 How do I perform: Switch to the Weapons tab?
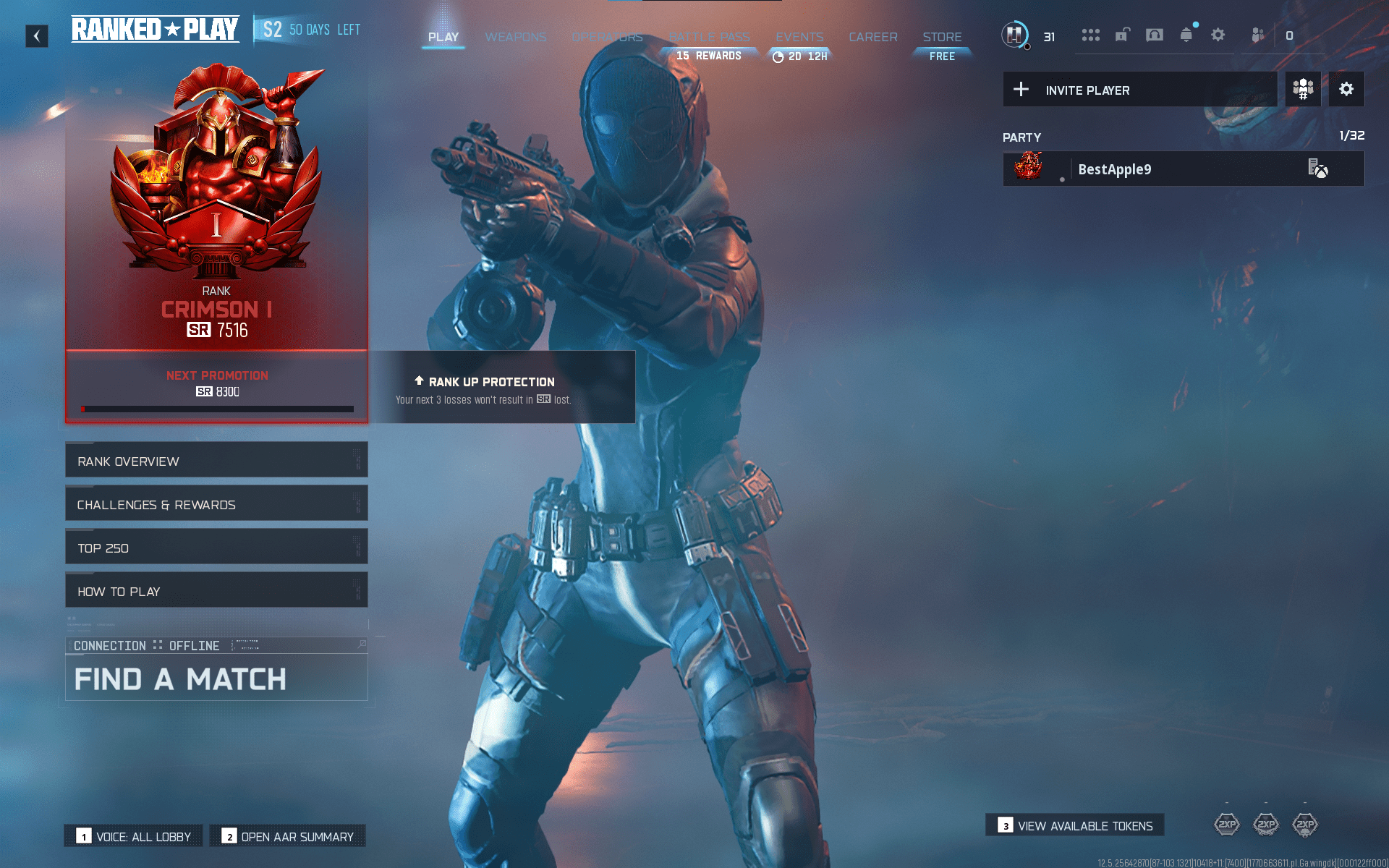click(516, 37)
